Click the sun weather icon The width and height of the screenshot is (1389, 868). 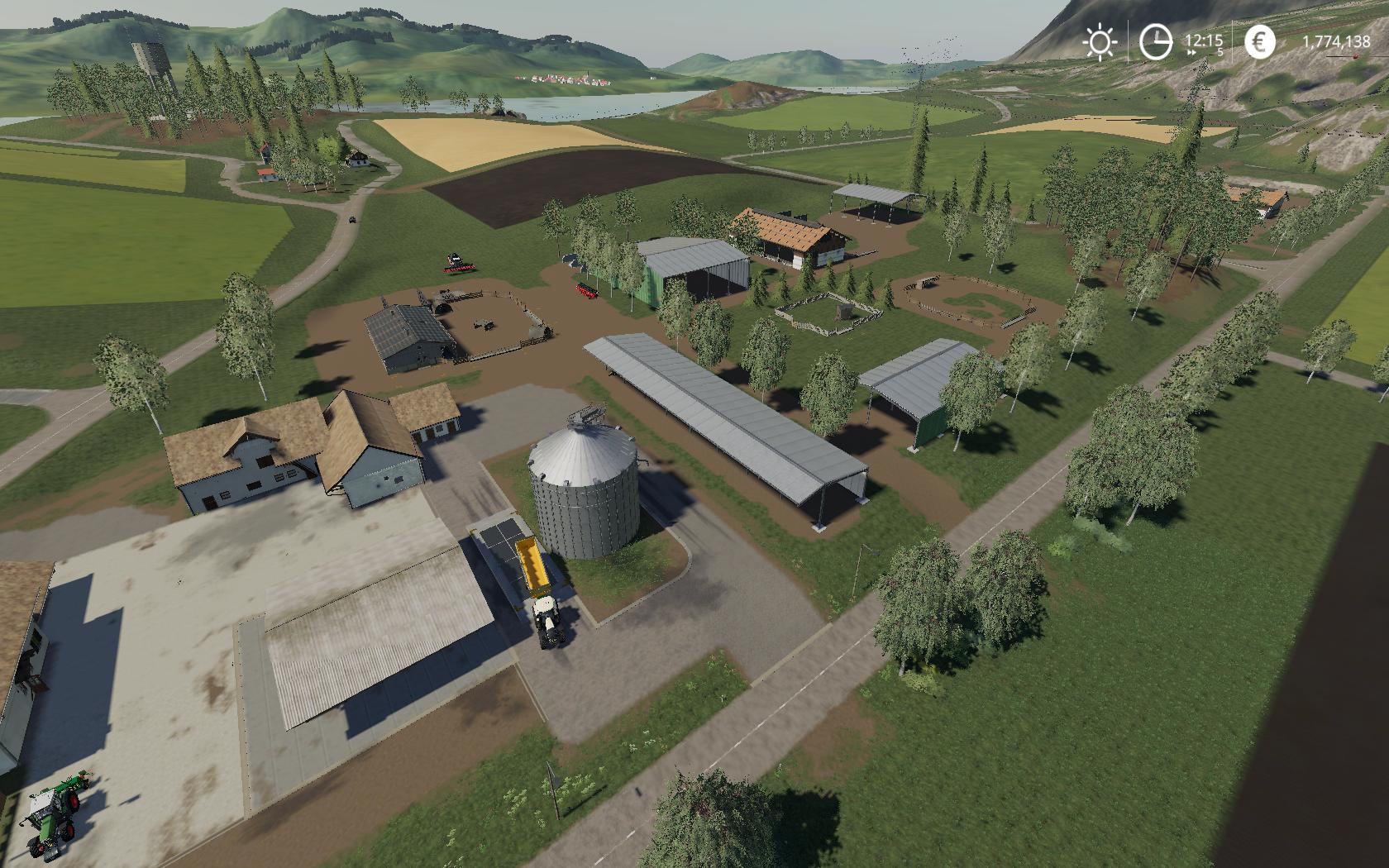(1100, 40)
